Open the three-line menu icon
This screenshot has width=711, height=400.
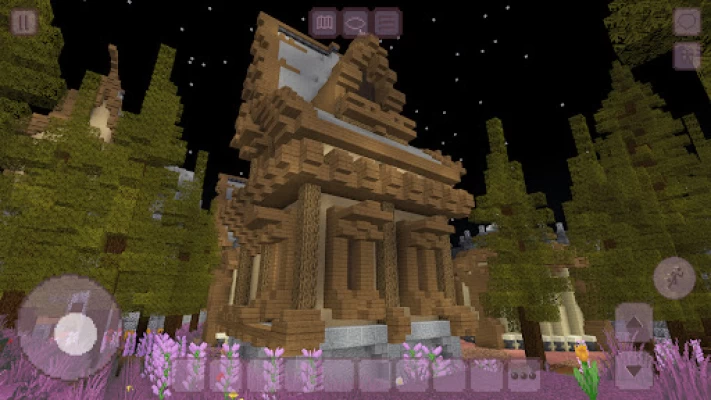pyautogui.click(x=387, y=22)
